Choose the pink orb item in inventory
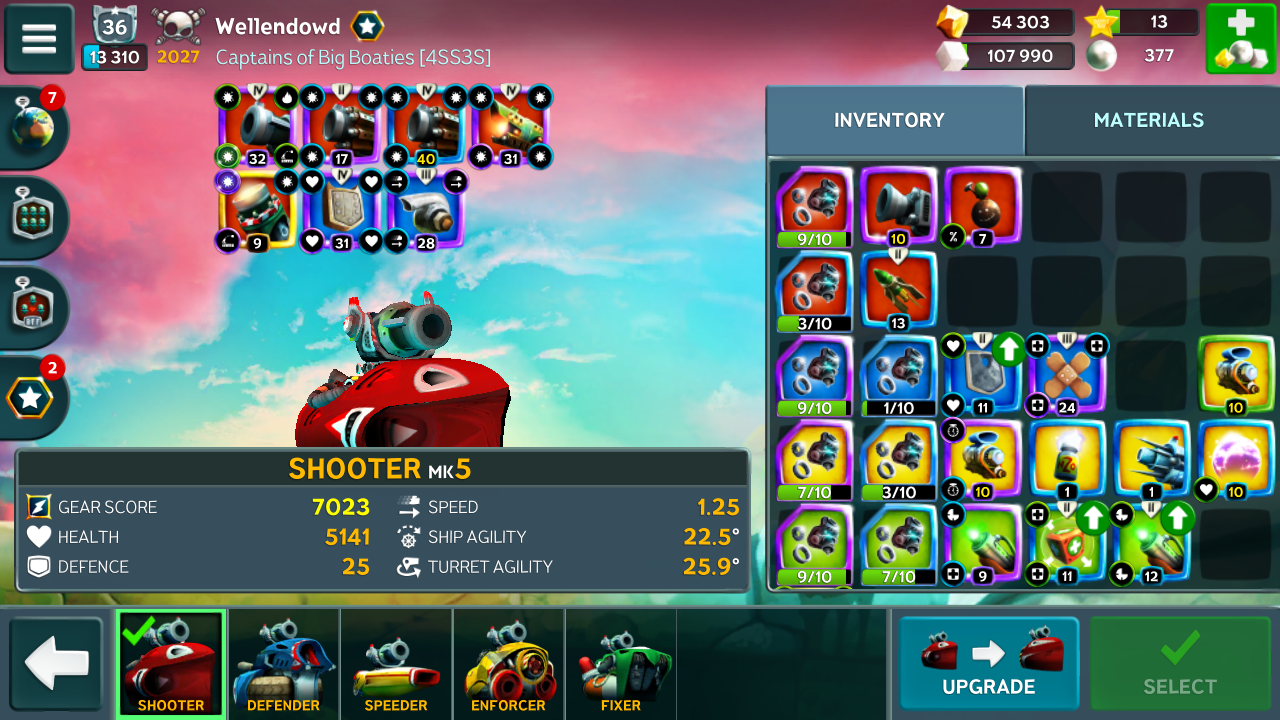This screenshot has height=720, width=1280. coord(1236,458)
